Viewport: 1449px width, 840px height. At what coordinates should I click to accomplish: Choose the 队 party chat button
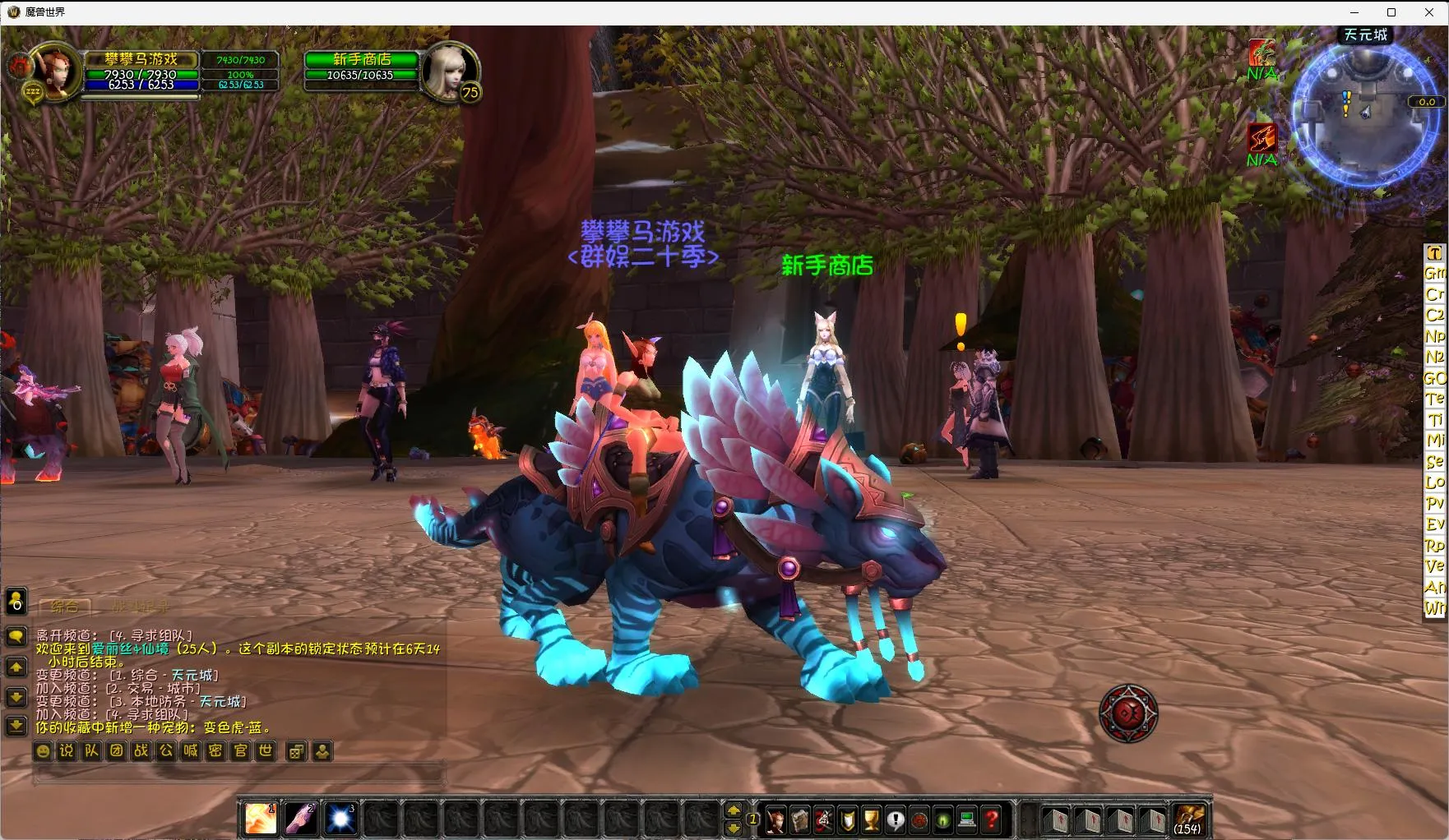(91, 750)
